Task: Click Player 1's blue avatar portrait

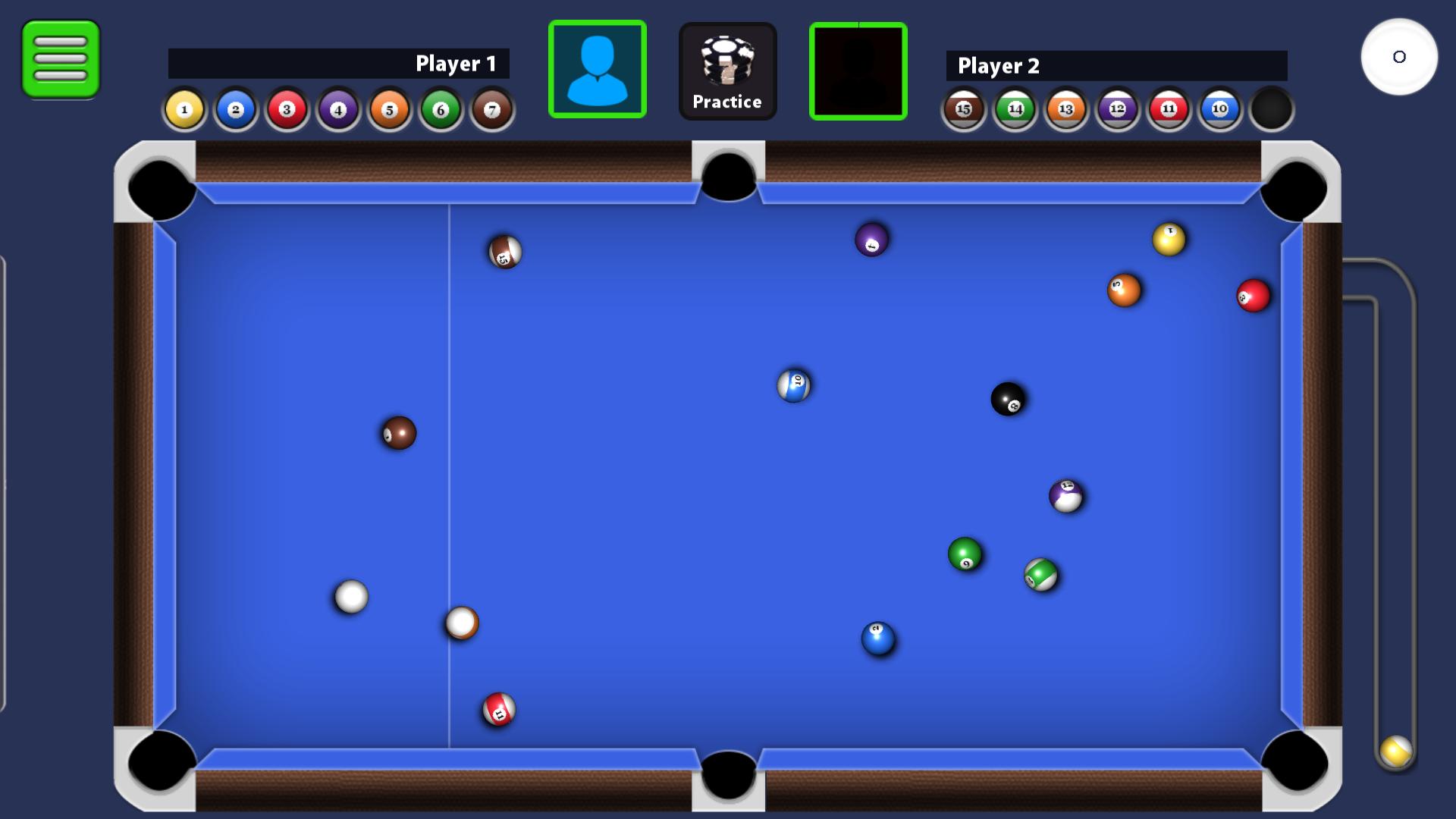Action: (598, 69)
